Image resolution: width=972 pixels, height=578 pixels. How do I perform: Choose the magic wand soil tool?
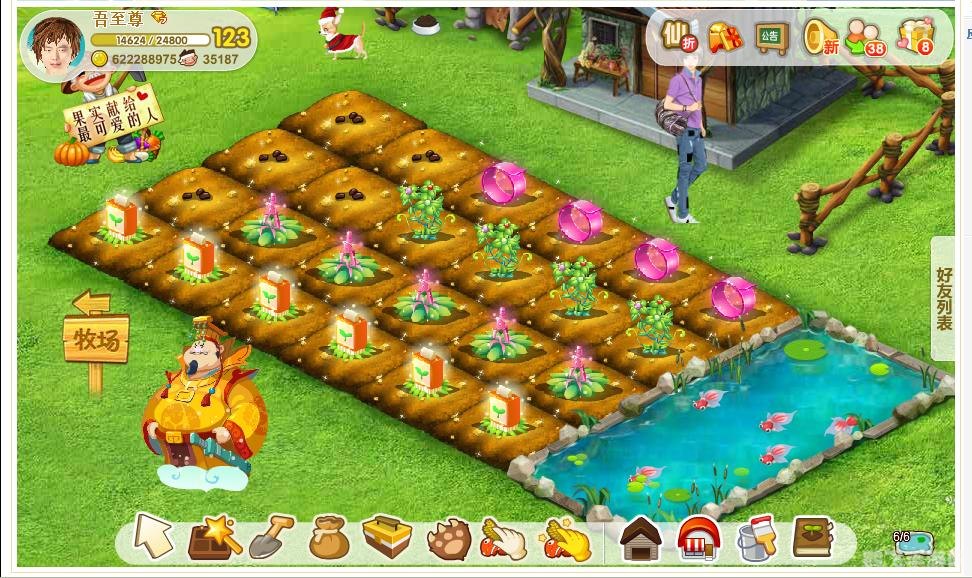pos(214,538)
